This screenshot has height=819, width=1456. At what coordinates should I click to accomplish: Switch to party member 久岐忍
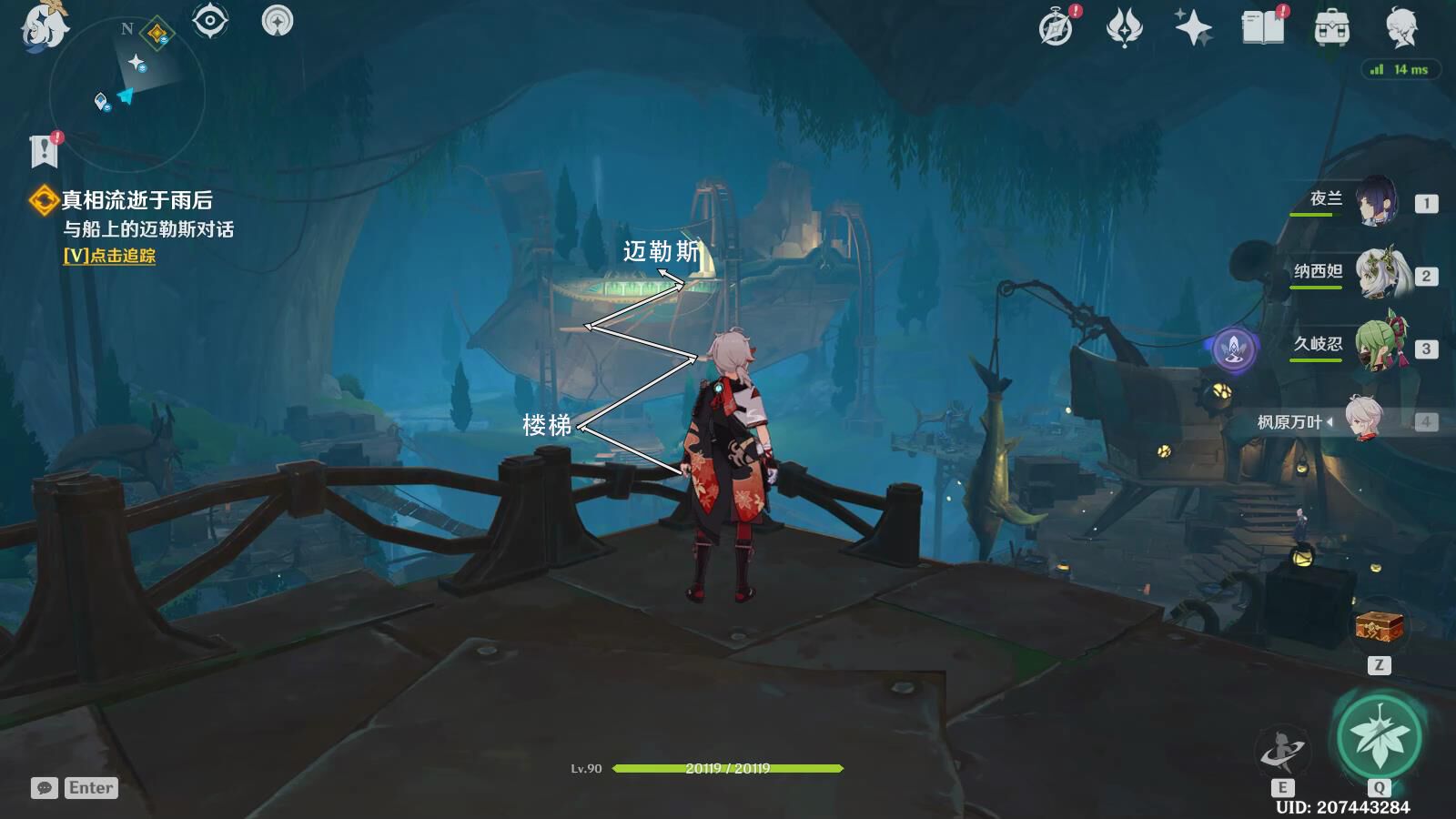click(x=1380, y=346)
